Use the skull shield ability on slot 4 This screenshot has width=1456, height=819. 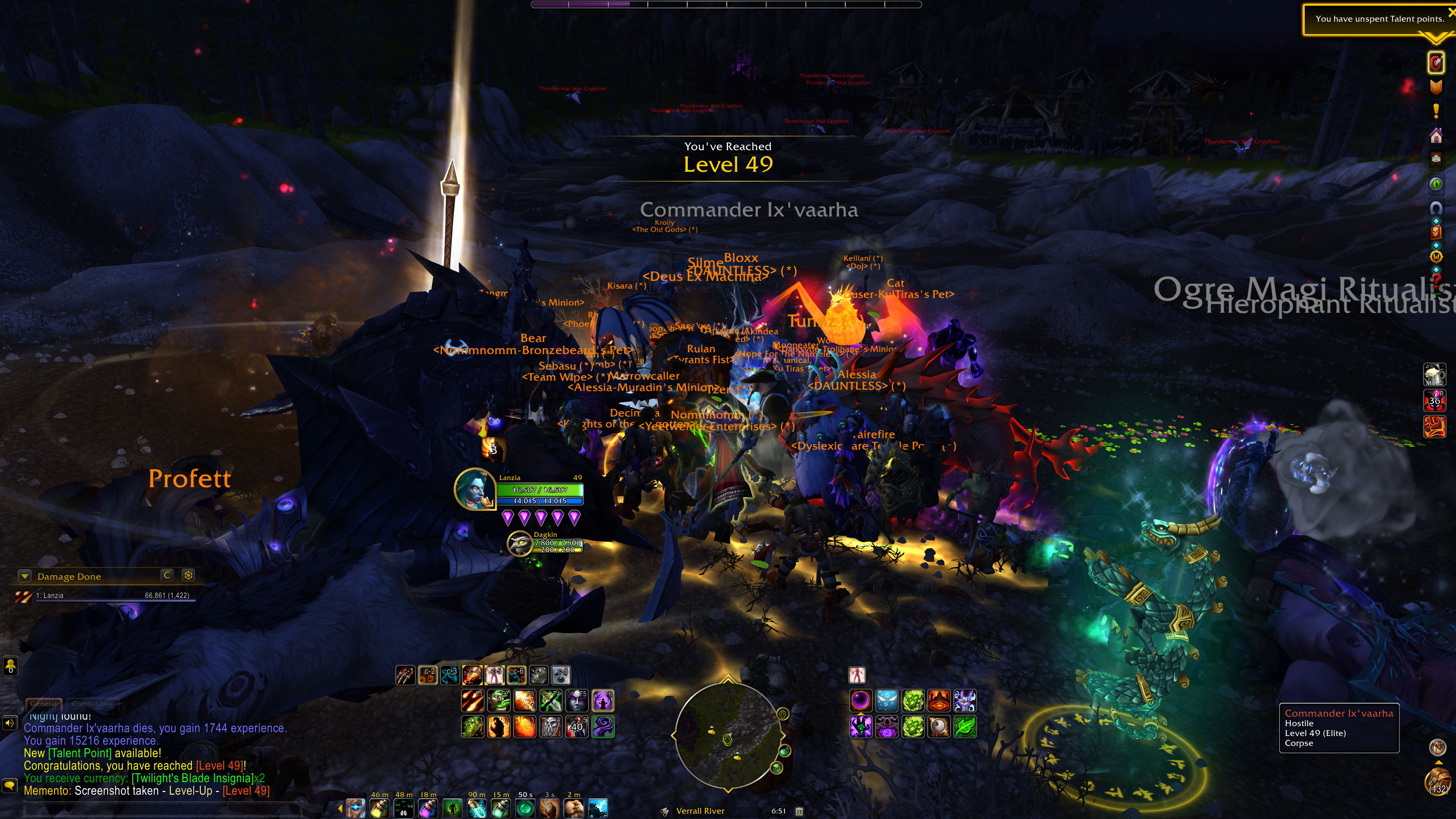[x=551, y=727]
